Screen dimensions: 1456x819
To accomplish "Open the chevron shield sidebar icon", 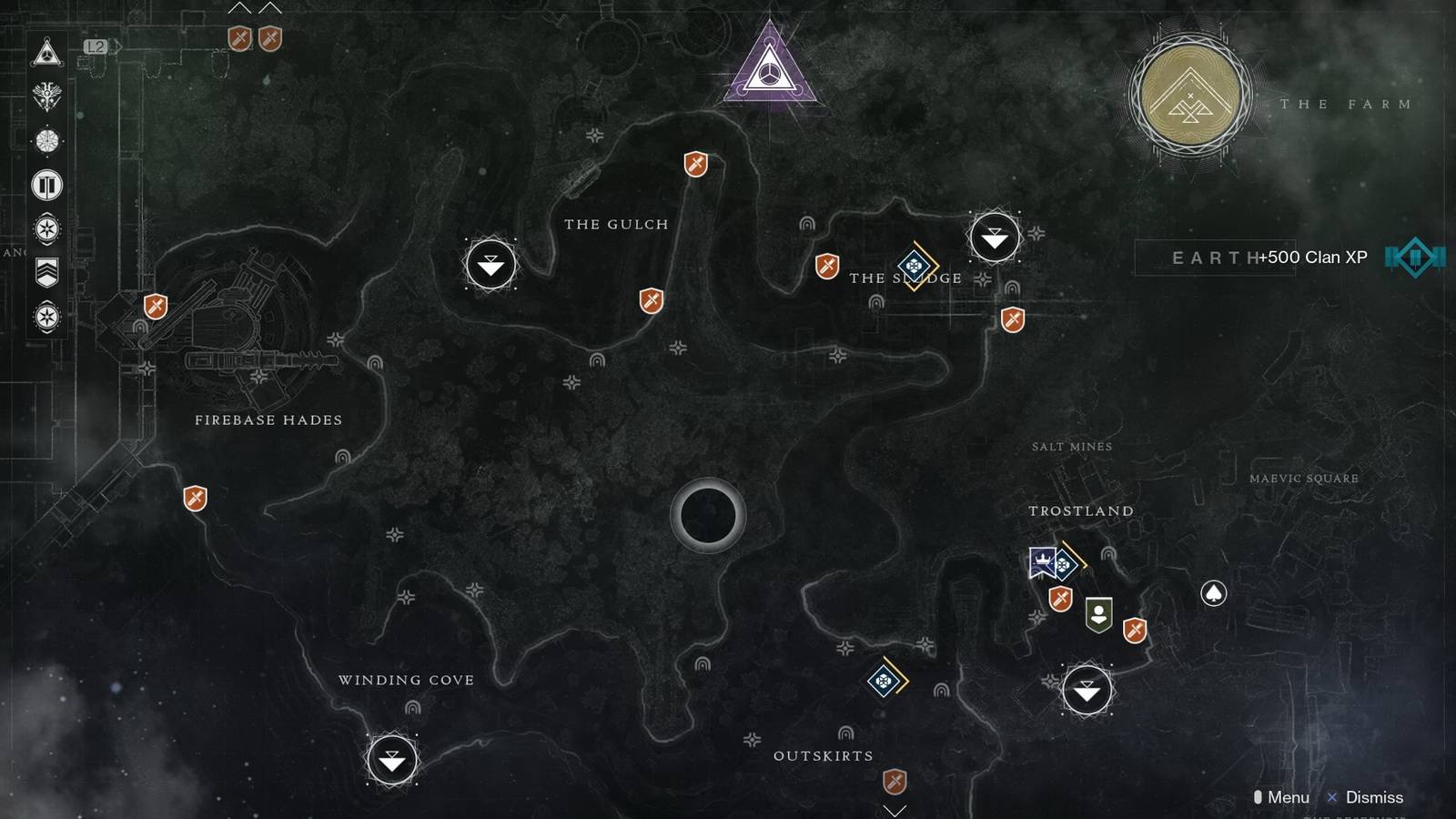I will (x=47, y=271).
